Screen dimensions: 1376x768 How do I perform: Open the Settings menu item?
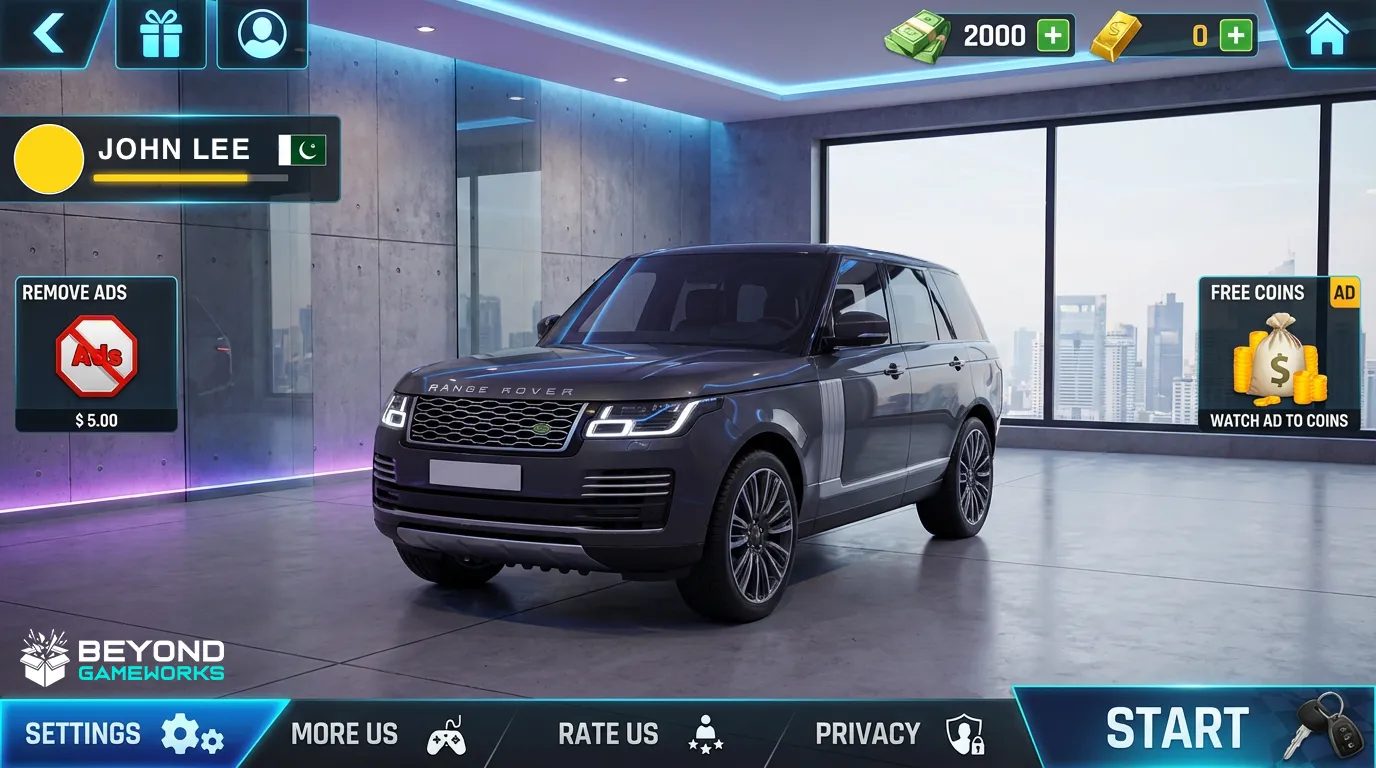[86, 733]
